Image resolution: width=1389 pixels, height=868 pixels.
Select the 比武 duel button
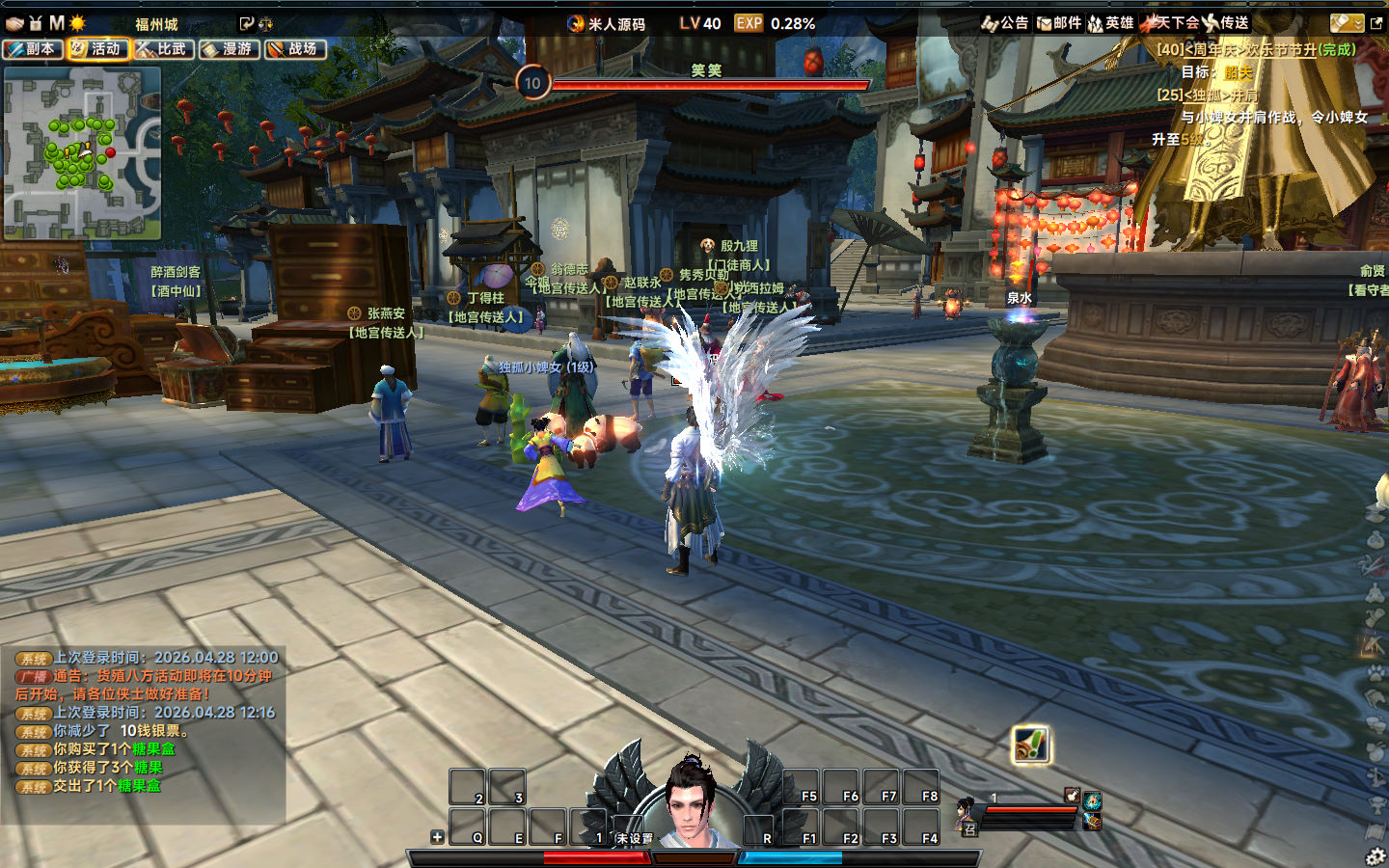pos(163,49)
